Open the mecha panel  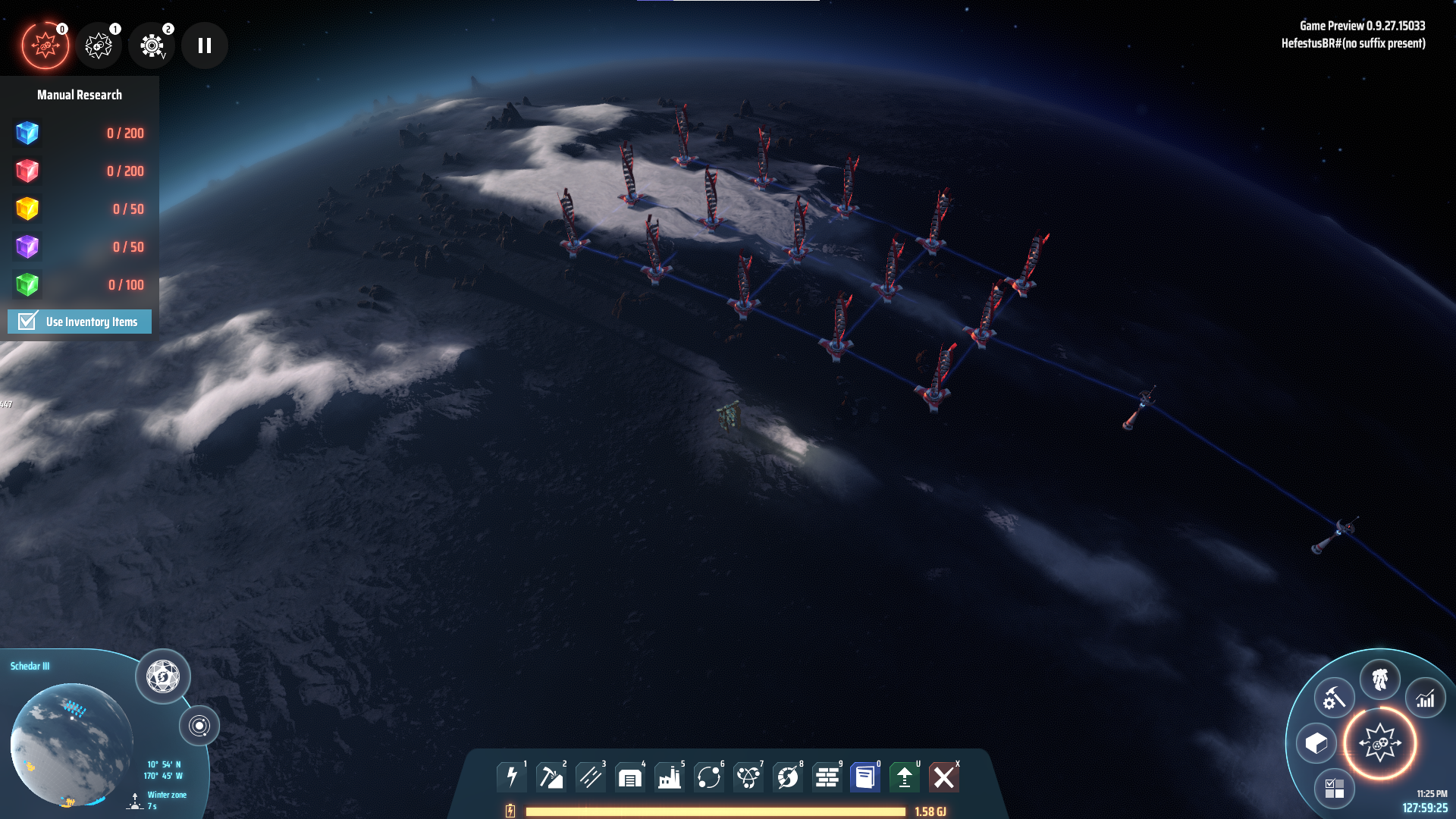coord(1379,679)
